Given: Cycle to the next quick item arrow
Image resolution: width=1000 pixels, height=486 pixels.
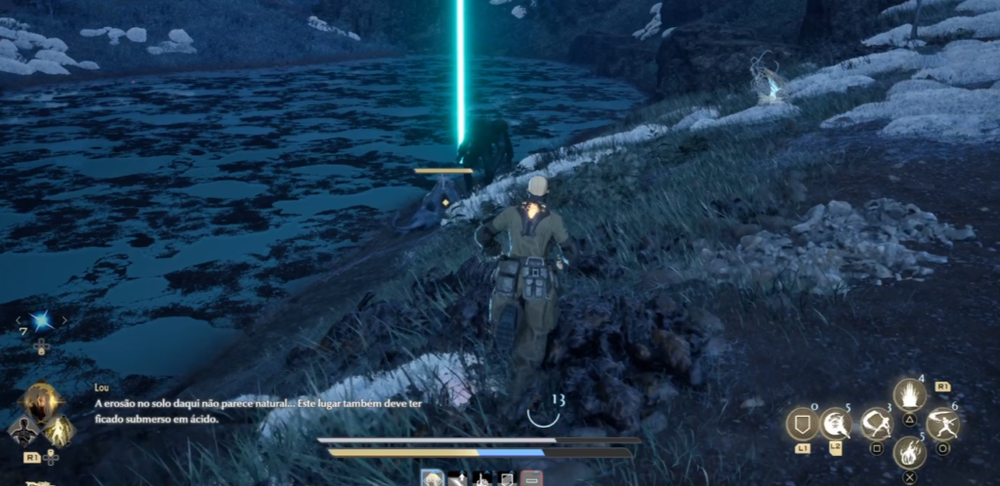Looking at the screenshot, I should tap(64, 321).
